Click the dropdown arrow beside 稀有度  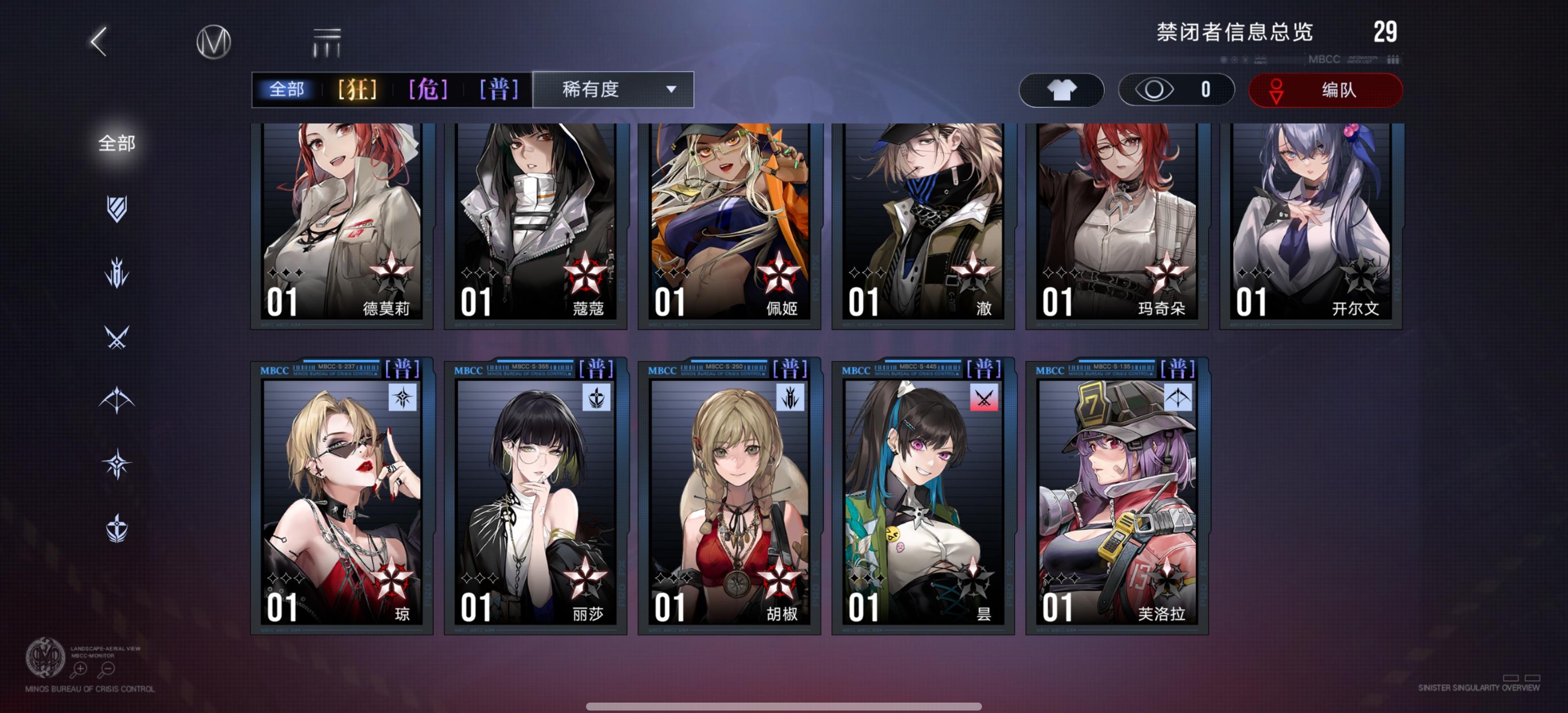pos(671,90)
